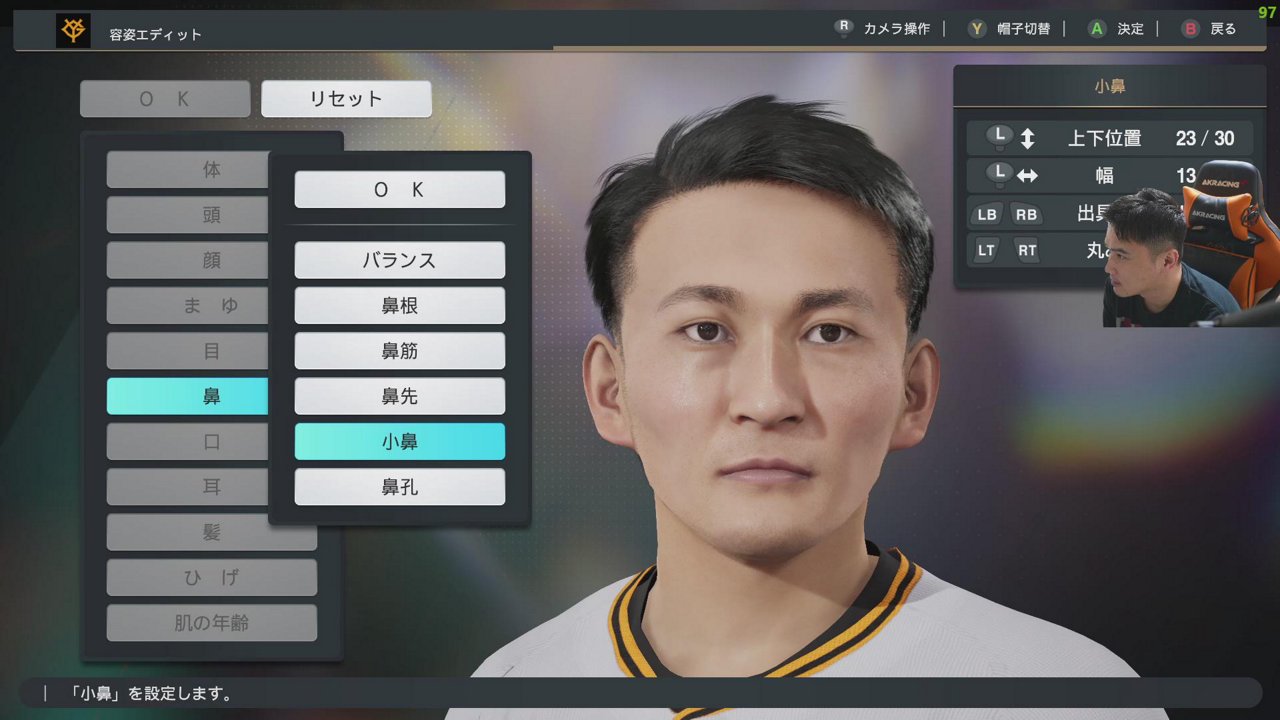Click the R camera control button icon
The image size is (1280, 720).
[x=842, y=28]
